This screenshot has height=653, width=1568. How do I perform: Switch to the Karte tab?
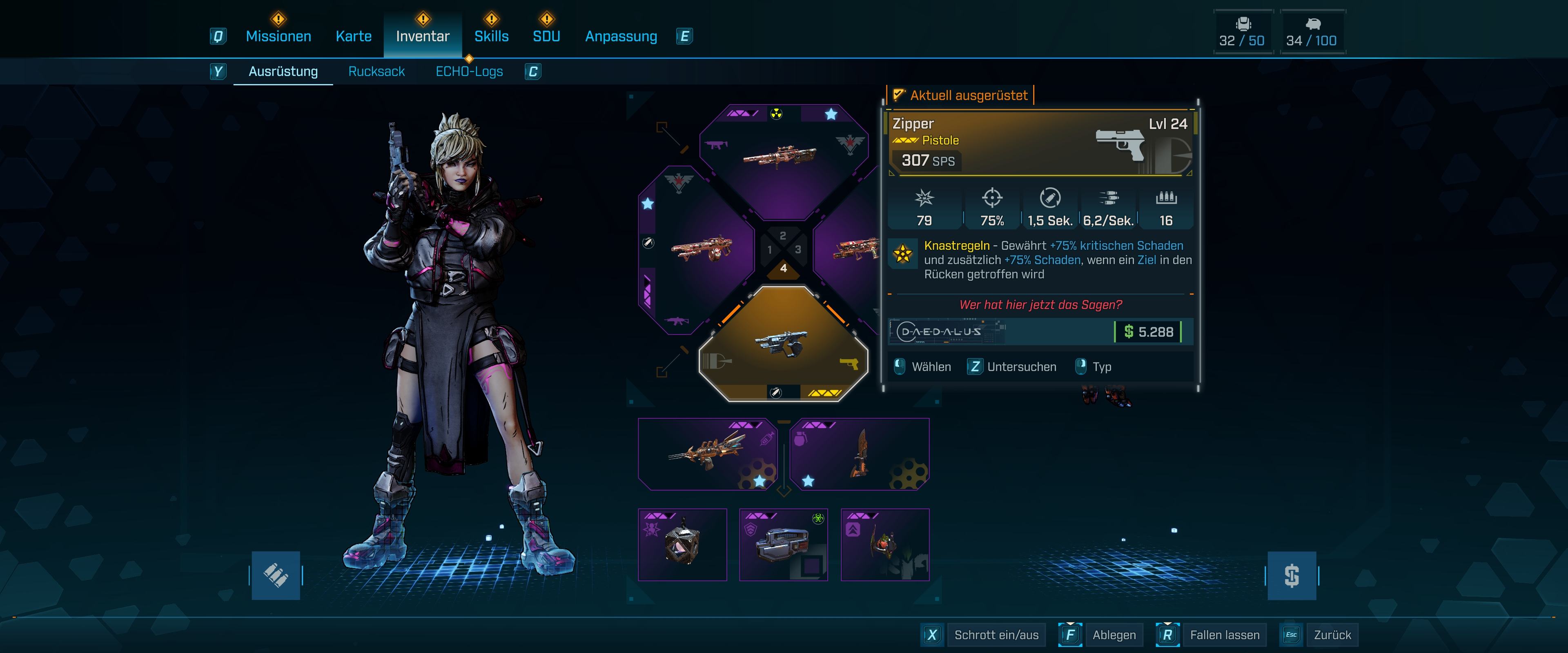coord(354,36)
